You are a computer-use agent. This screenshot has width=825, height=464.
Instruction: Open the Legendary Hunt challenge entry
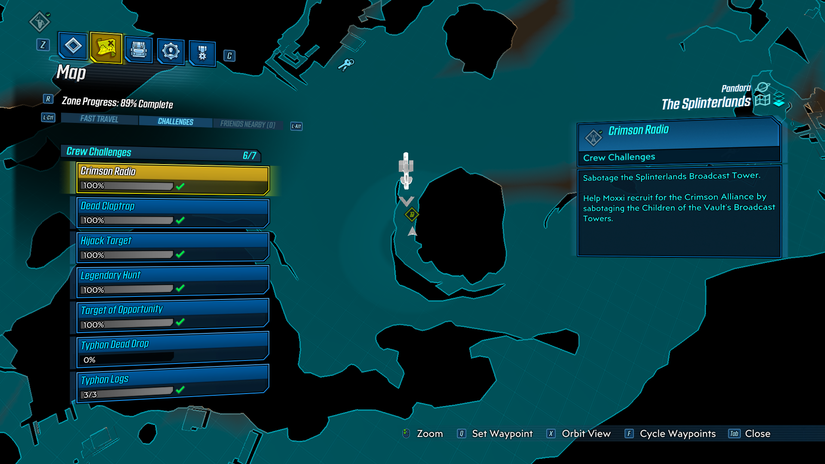pos(173,280)
